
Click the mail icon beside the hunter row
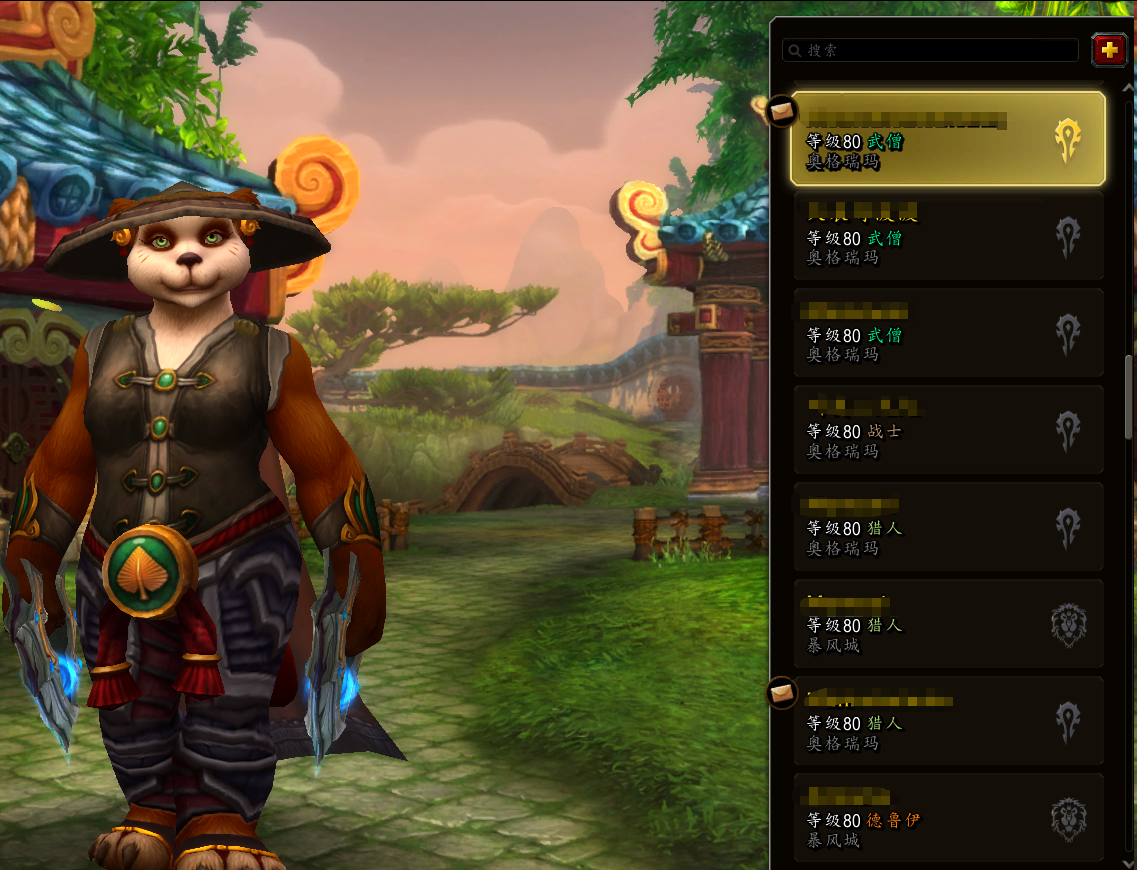[x=780, y=692]
